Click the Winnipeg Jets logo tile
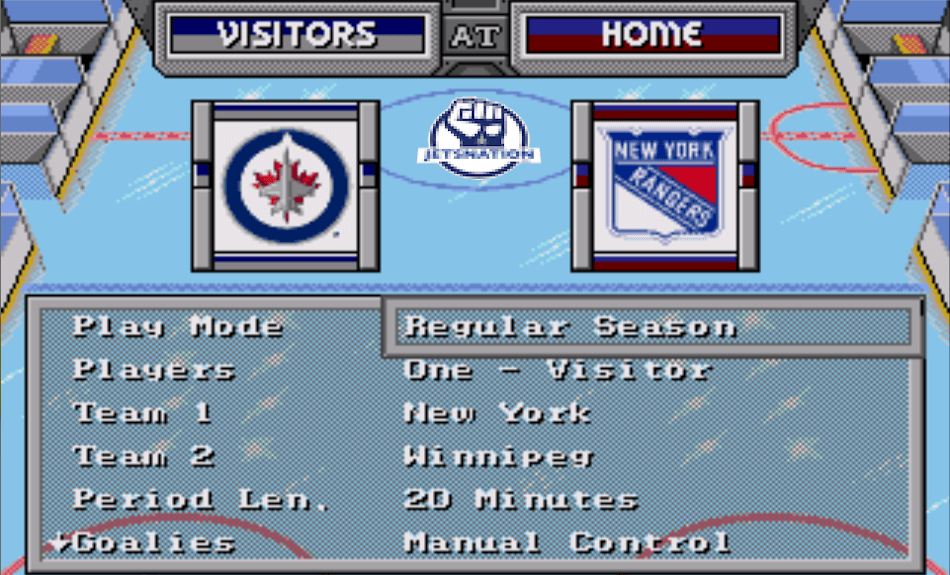 [286, 185]
